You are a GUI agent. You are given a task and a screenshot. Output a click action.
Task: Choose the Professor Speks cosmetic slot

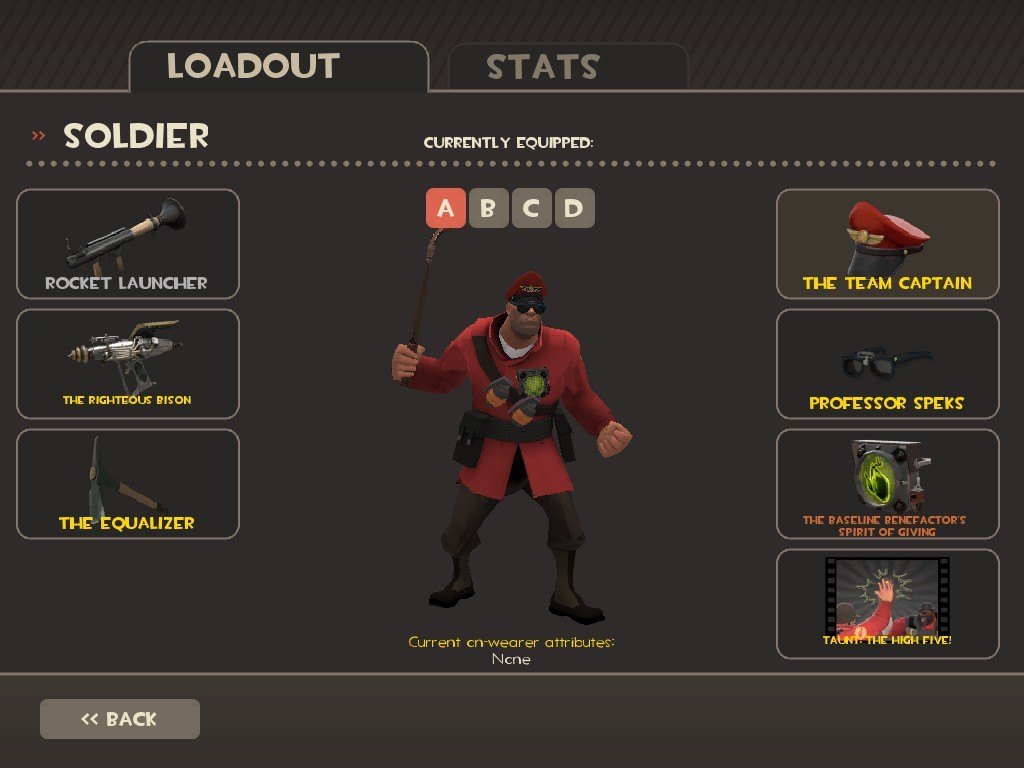[x=887, y=364]
